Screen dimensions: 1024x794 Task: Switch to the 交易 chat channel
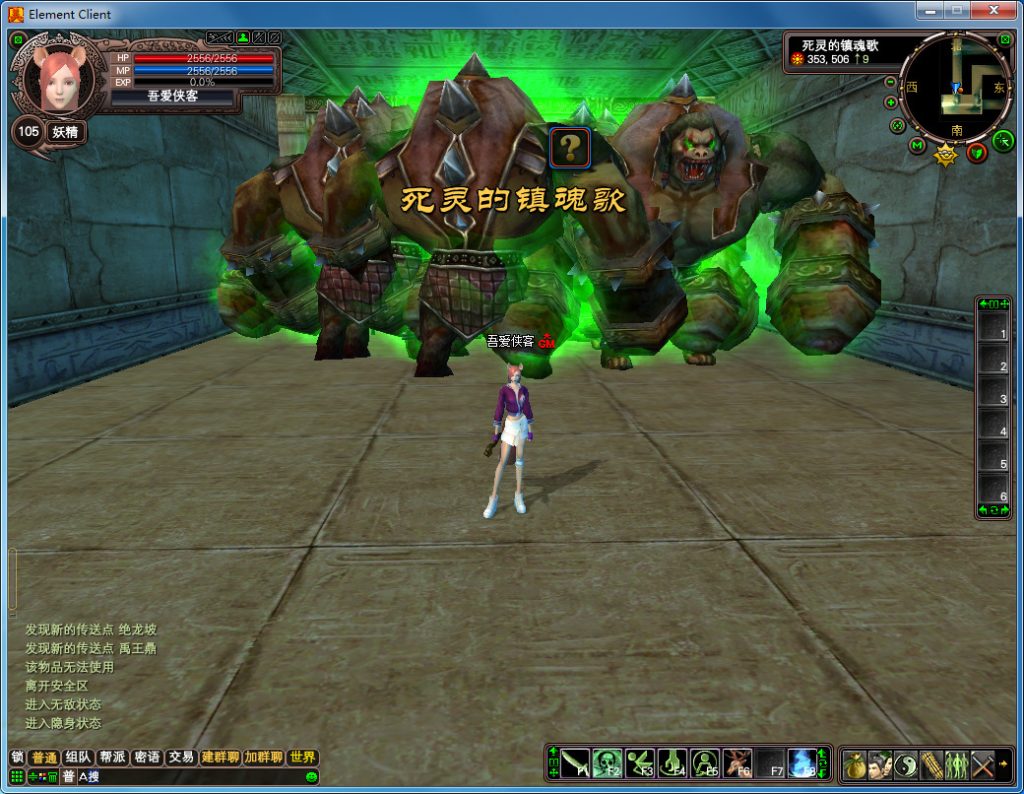click(181, 757)
